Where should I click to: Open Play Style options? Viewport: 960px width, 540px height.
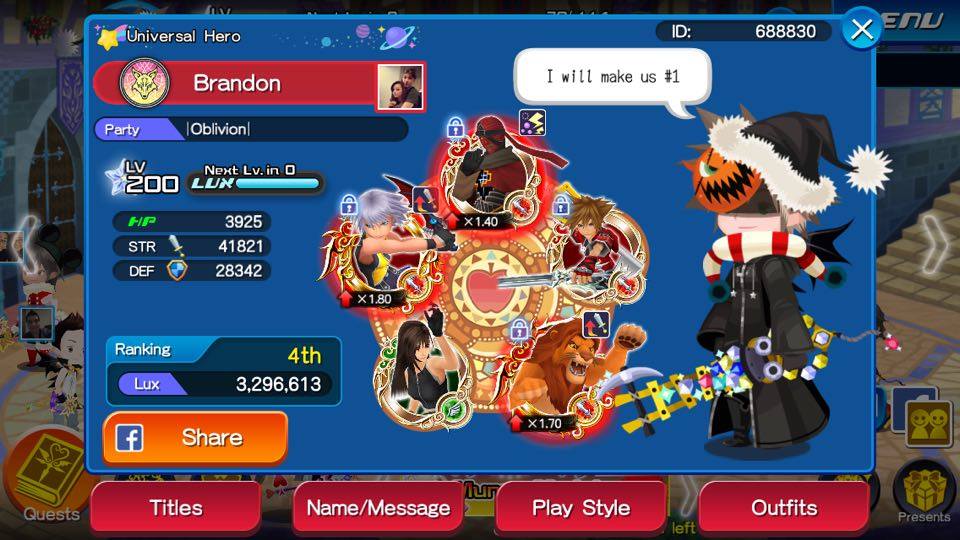581,508
